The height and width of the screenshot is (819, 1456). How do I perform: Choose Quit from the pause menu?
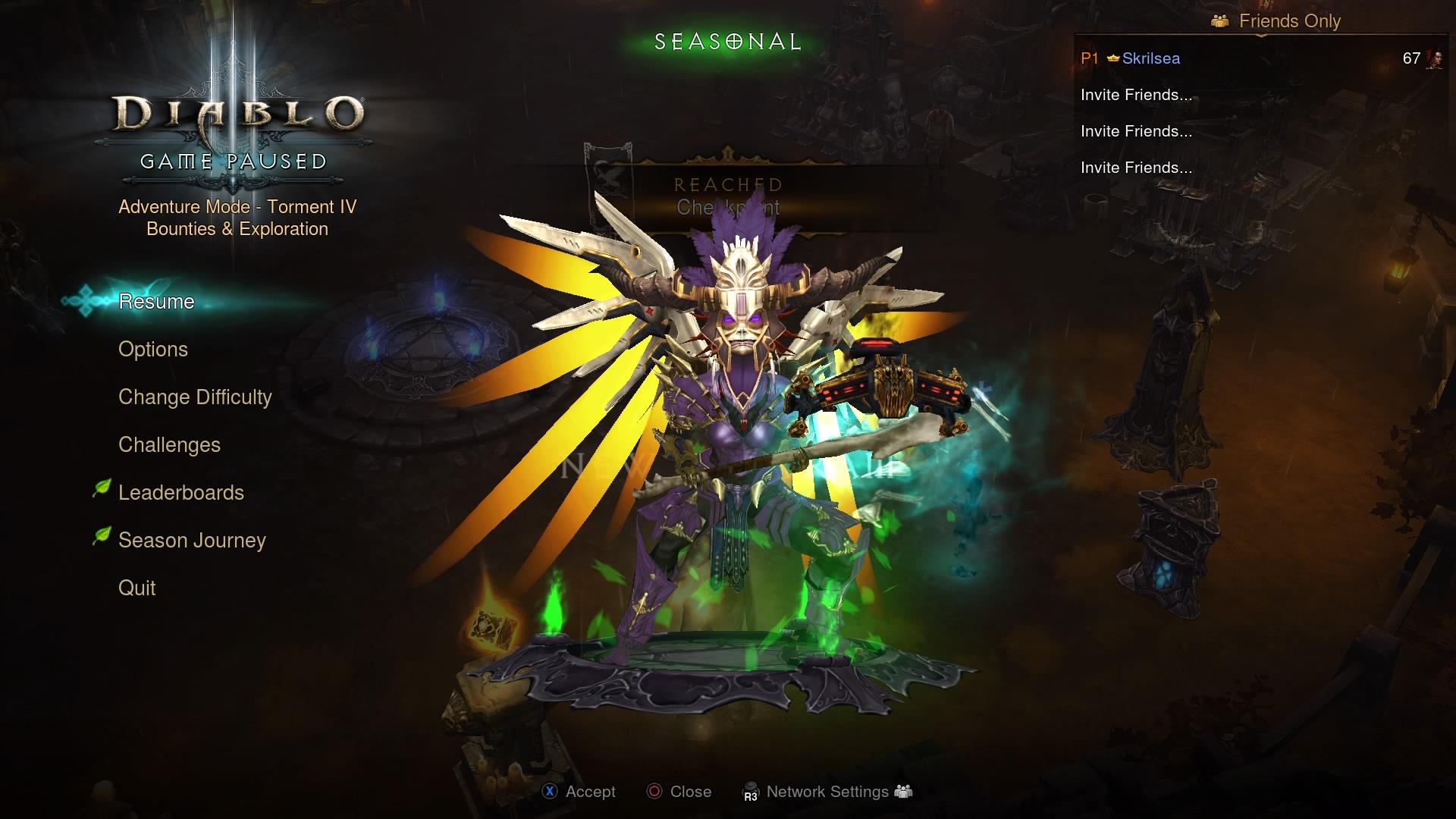pyautogui.click(x=137, y=588)
